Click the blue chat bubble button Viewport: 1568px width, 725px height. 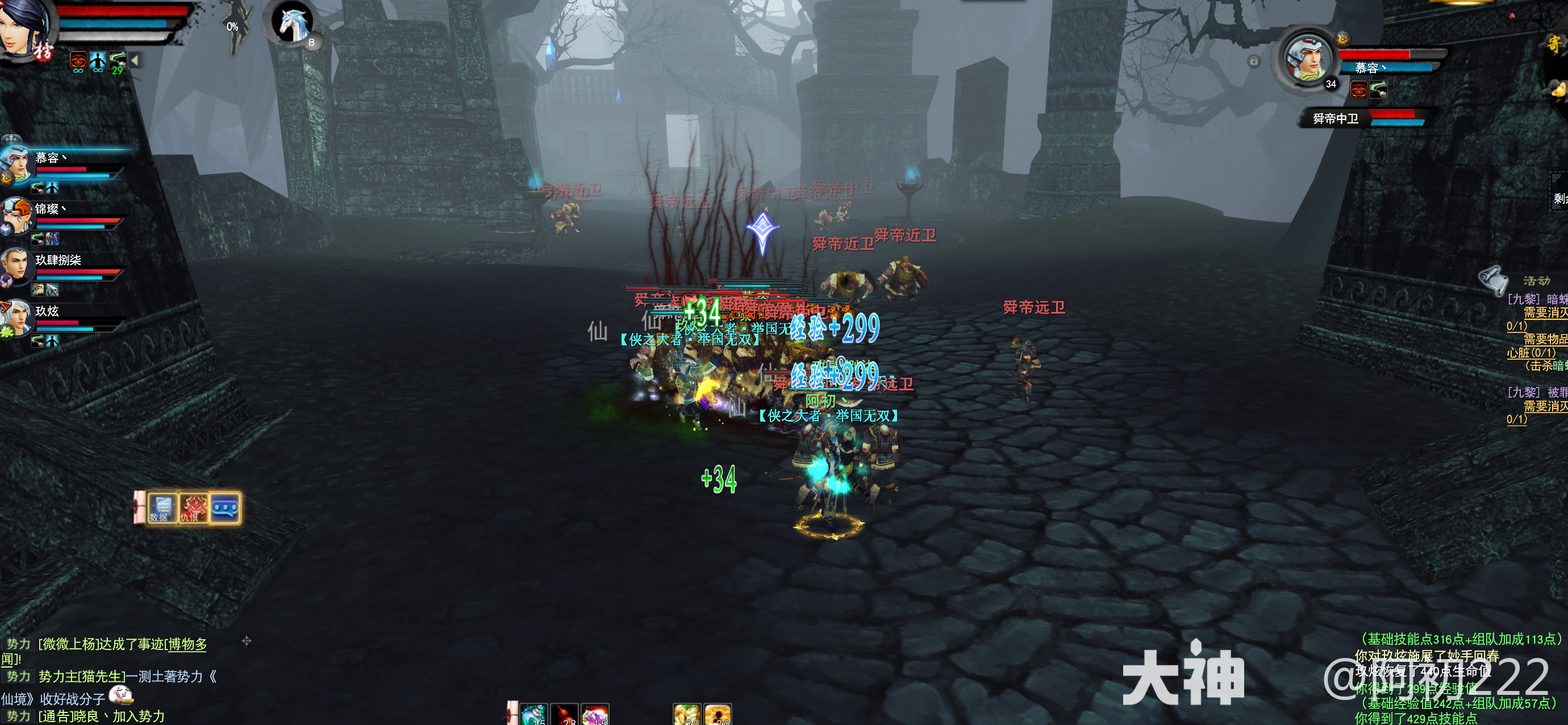coord(224,507)
